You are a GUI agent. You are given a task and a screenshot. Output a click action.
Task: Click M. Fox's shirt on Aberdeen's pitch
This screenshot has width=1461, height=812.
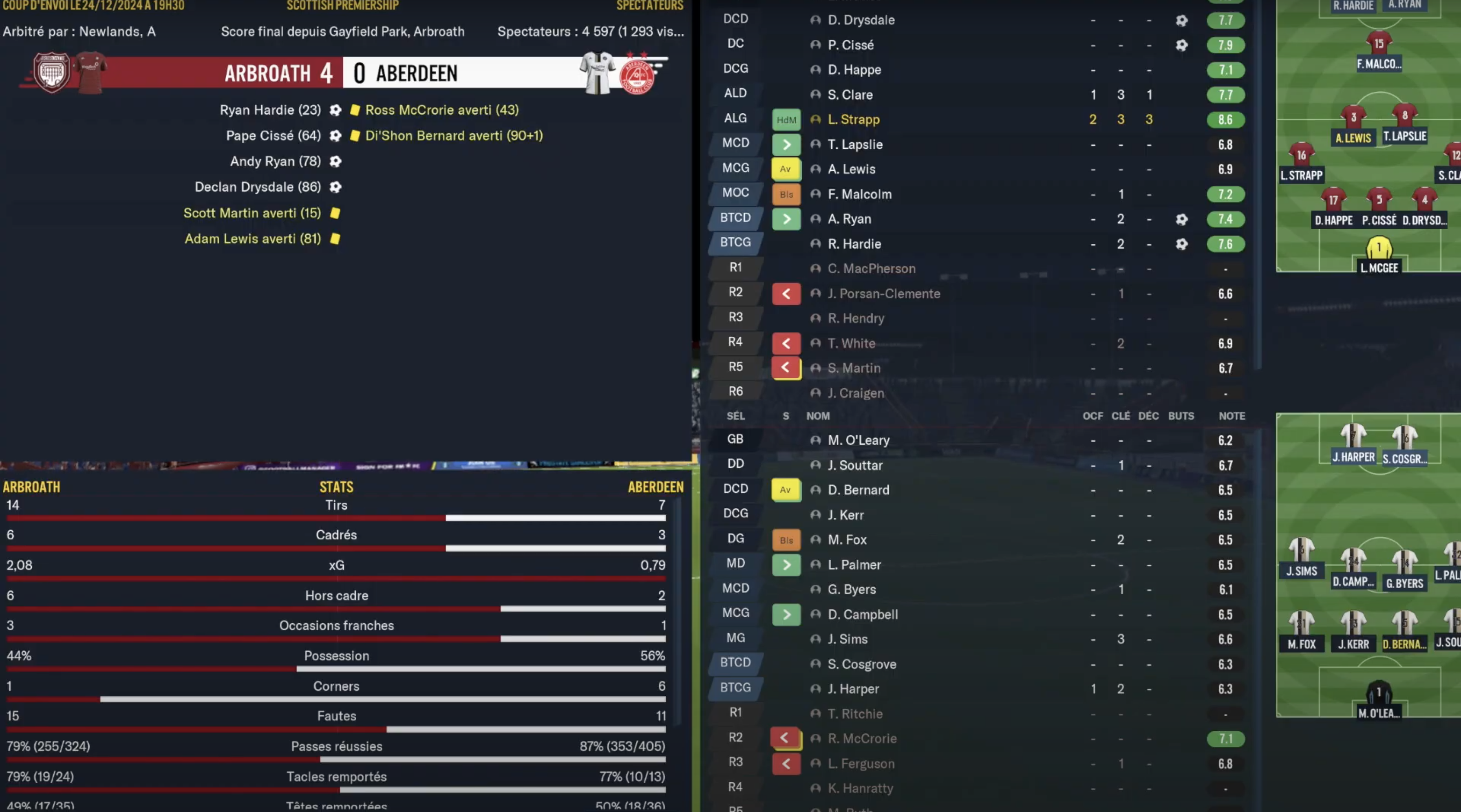[x=1301, y=623]
